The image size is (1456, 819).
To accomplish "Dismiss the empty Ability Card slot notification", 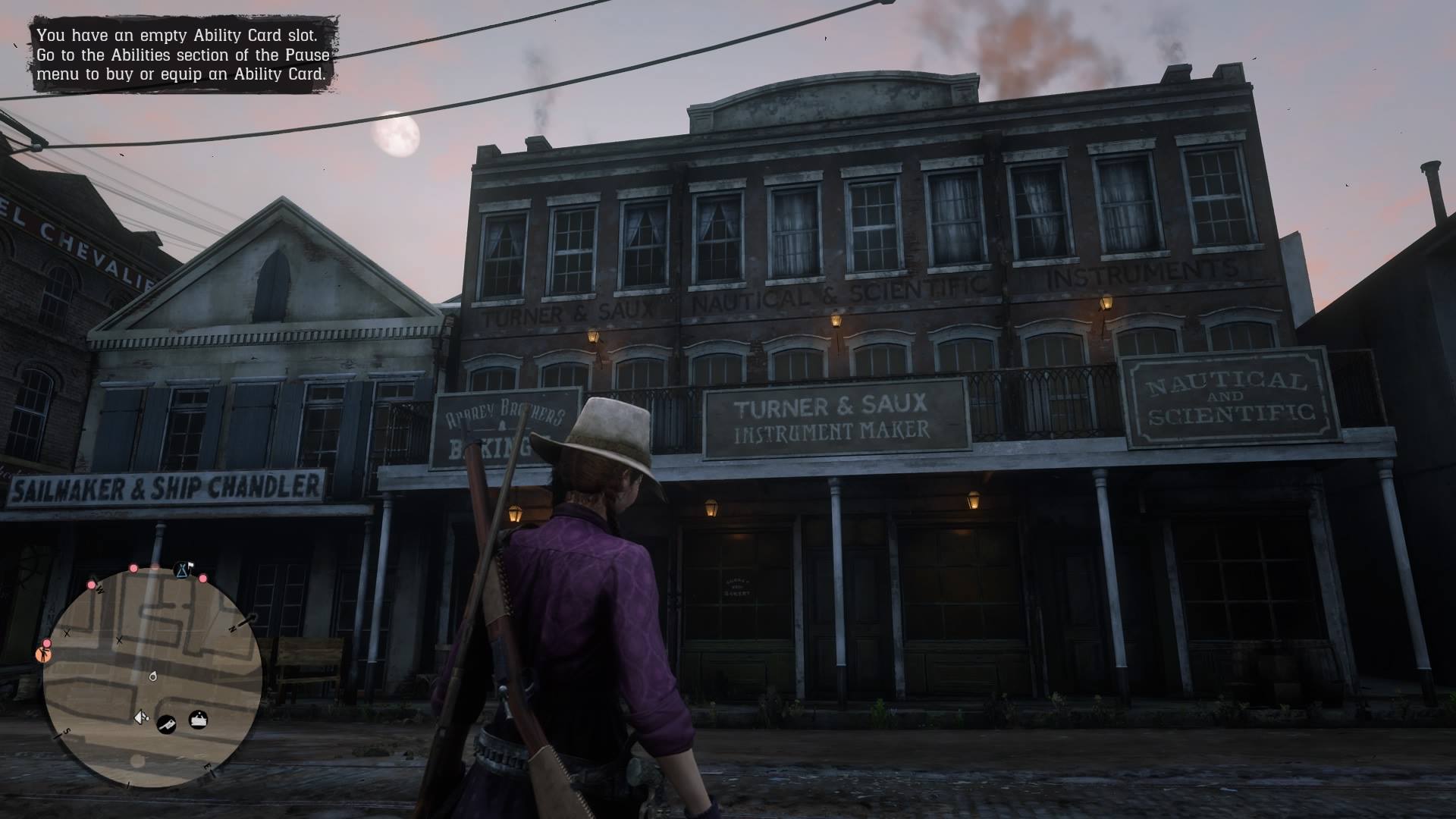I will point(183,55).
